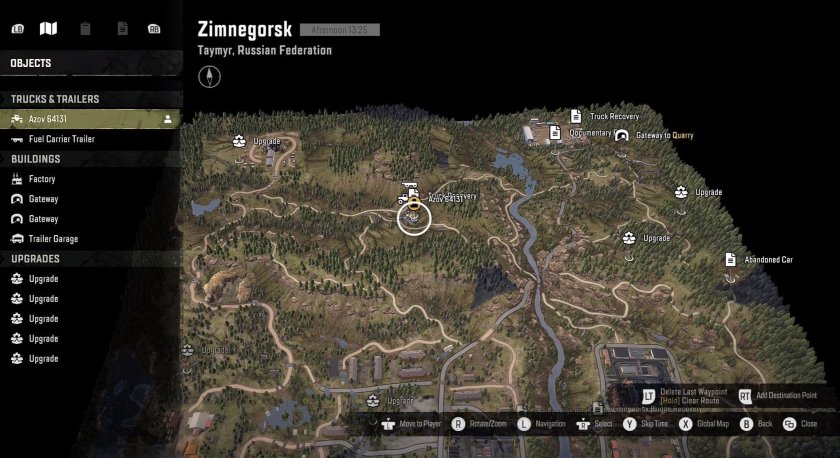Click the Truck Recovery map marker
The width and height of the screenshot is (840, 458).
pyautogui.click(x=576, y=116)
